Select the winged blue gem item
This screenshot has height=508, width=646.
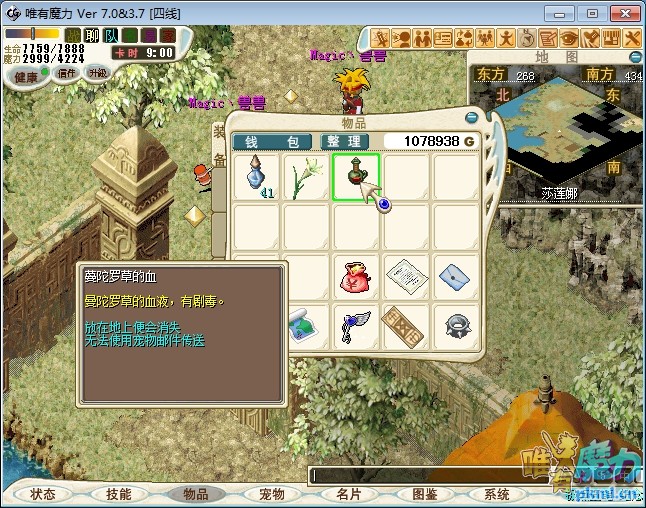(355, 325)
